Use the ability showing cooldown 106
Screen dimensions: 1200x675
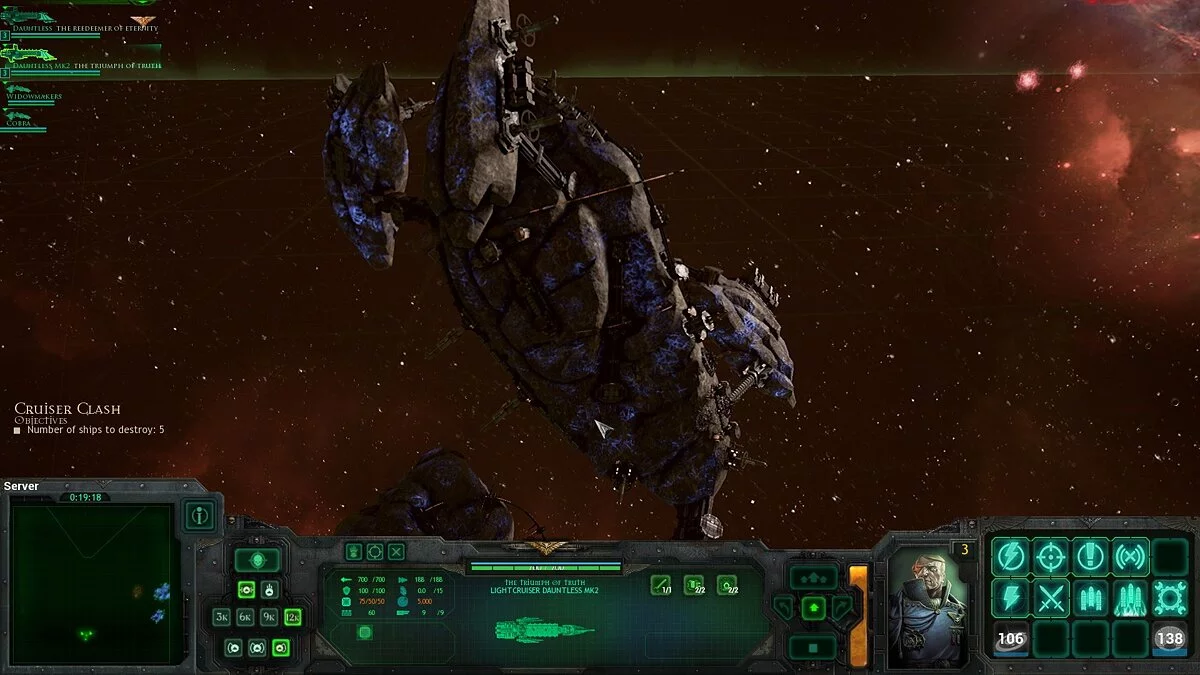[x=1011, y=638]
